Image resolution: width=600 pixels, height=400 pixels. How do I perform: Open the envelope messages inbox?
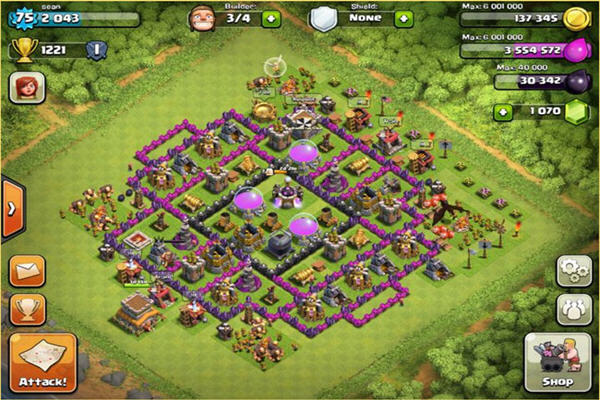(x=28, y=271)
